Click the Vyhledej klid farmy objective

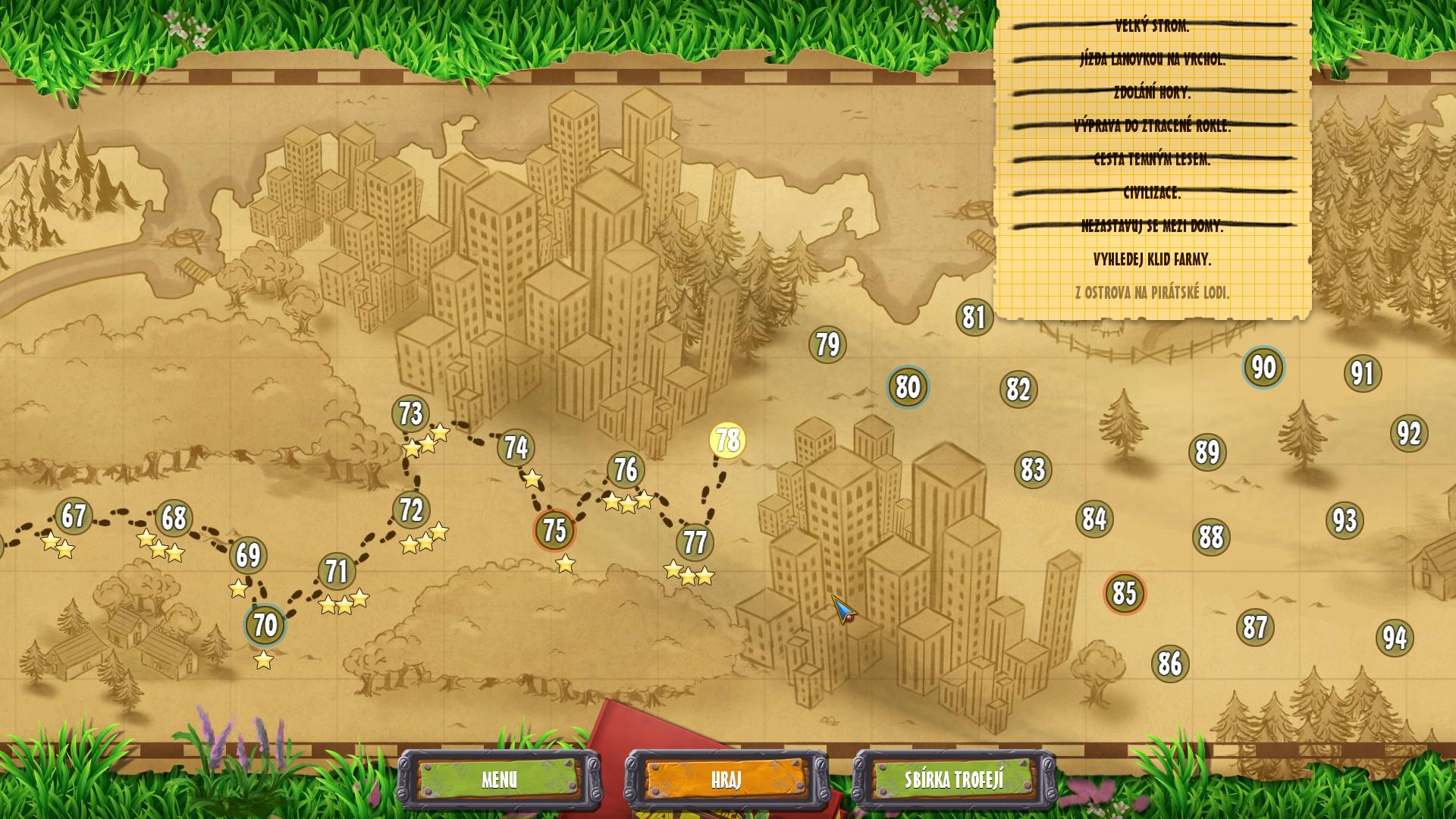[1152, 259]
